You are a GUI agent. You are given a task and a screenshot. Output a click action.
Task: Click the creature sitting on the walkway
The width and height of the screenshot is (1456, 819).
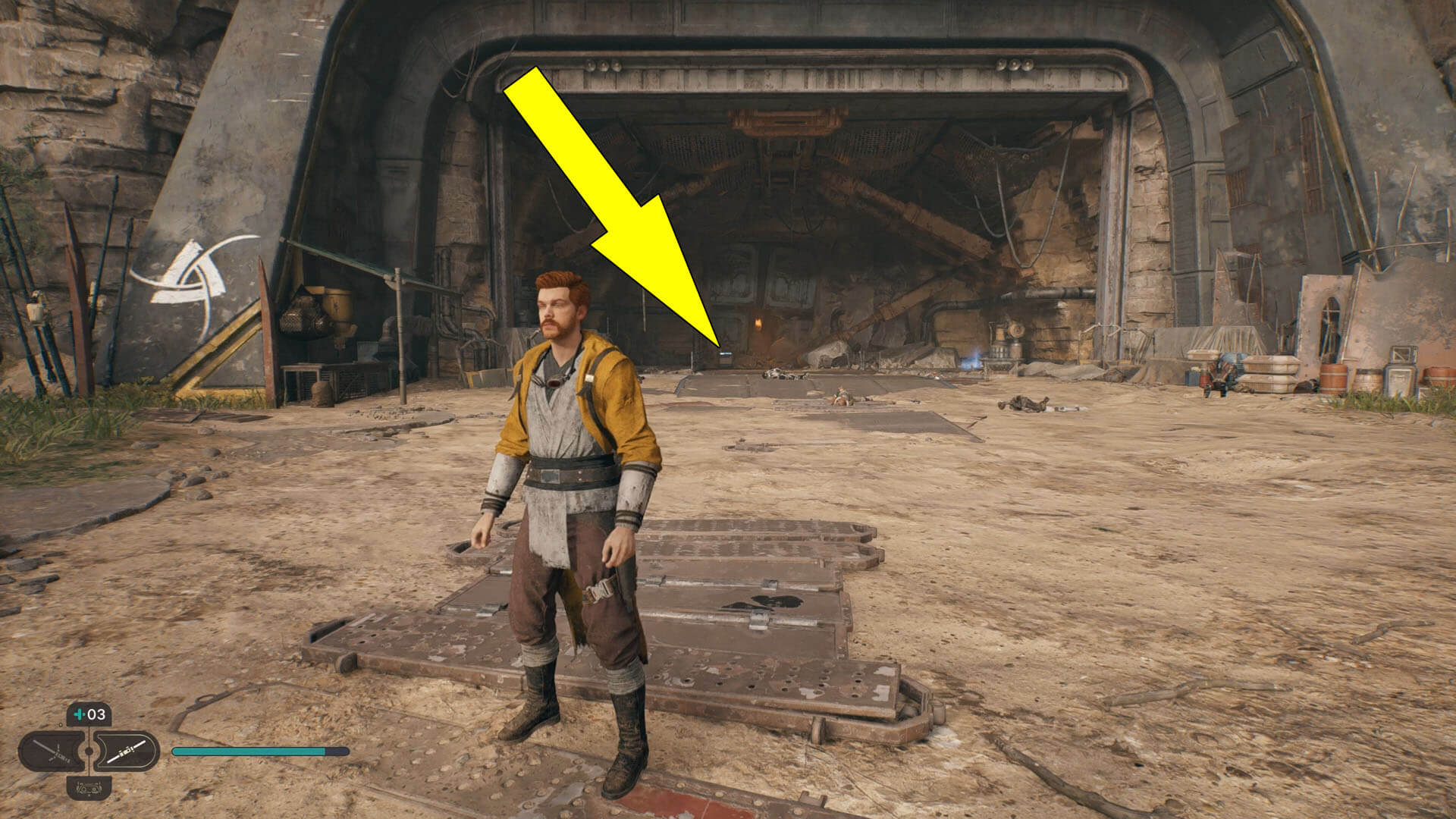click(x=841, y=394)
